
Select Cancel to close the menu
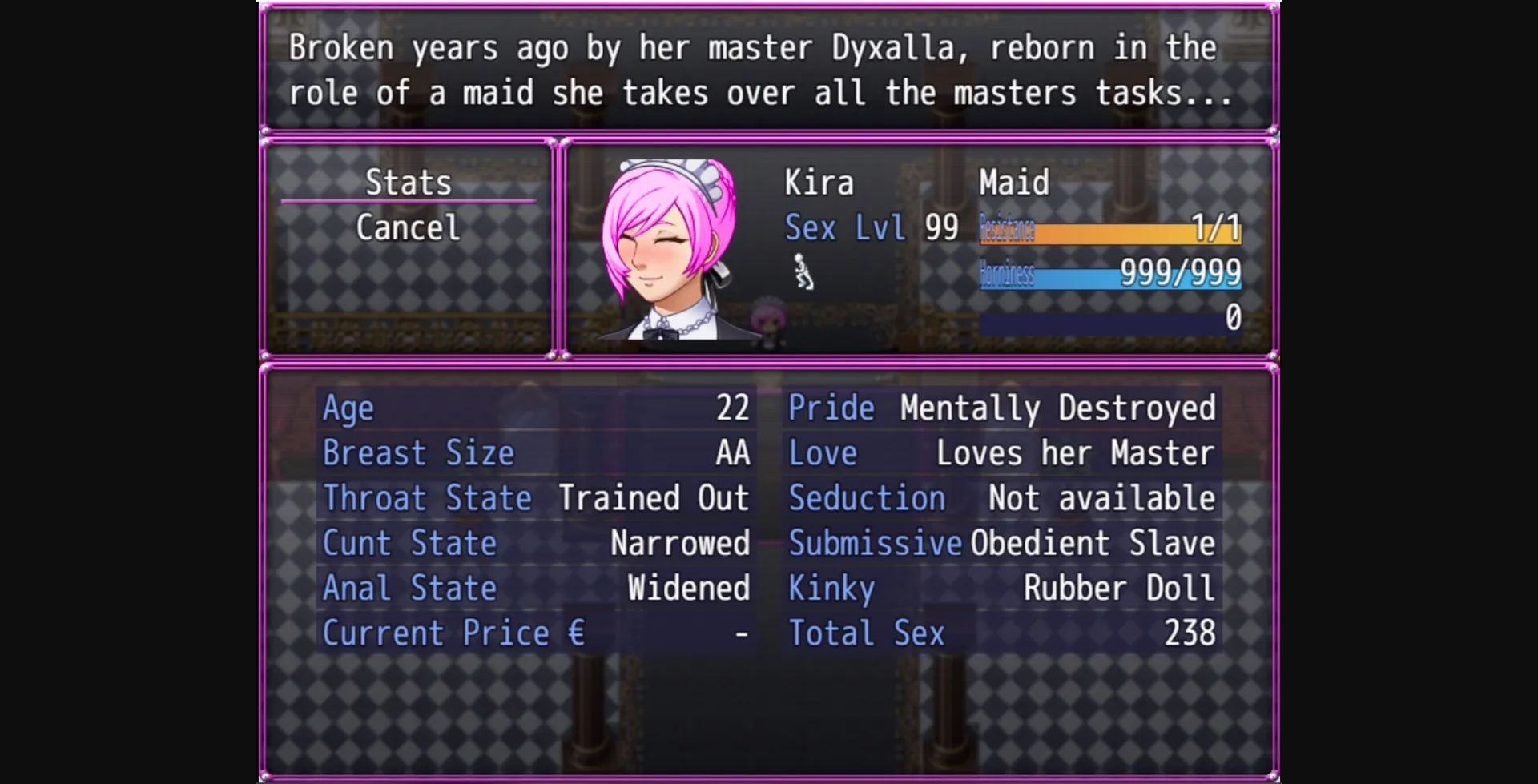point(408,227)
